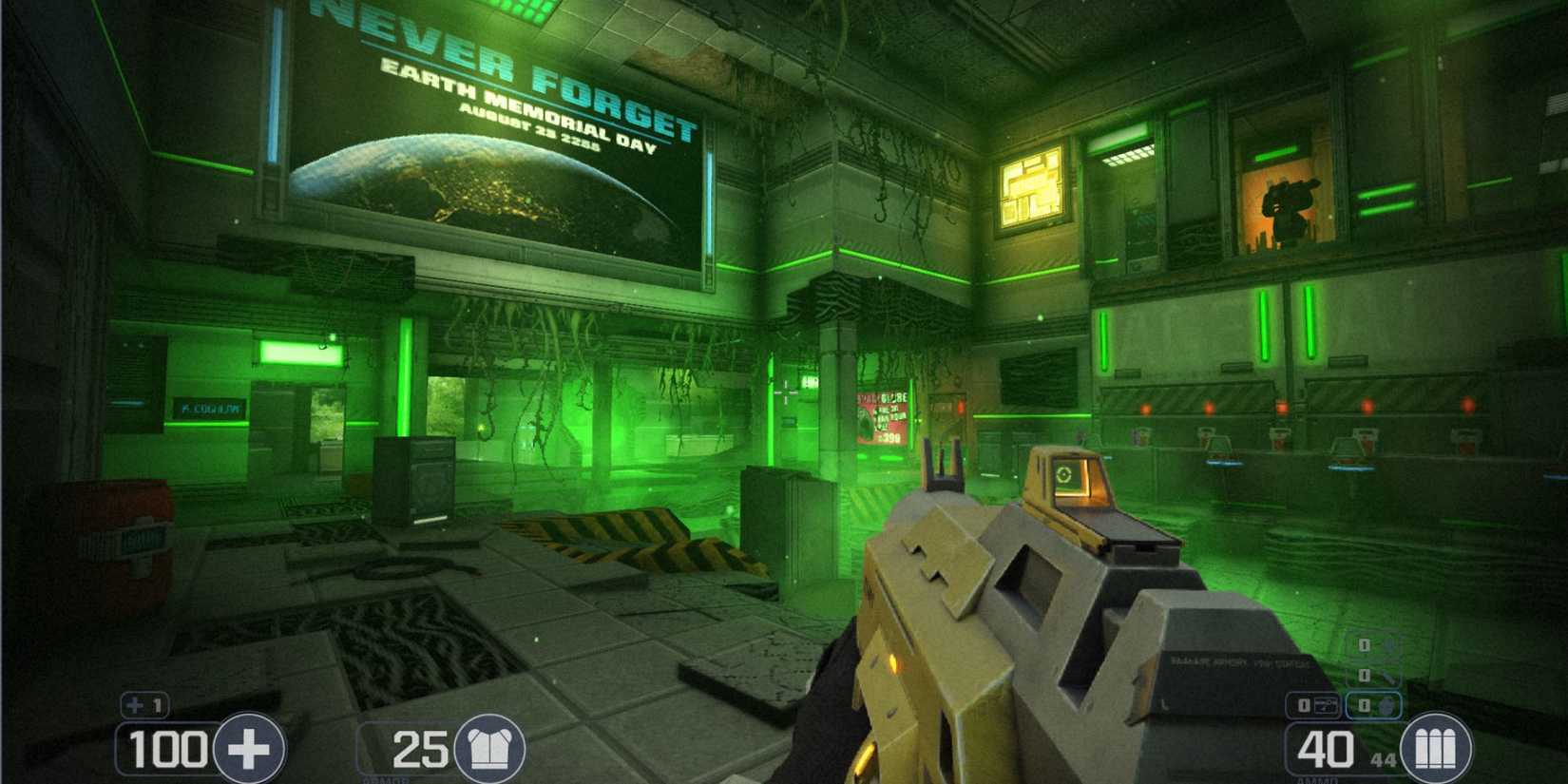1568x784 pixels.
Task: Click the 44 reserve ammo counter
Action: [x=1385, y=757]
